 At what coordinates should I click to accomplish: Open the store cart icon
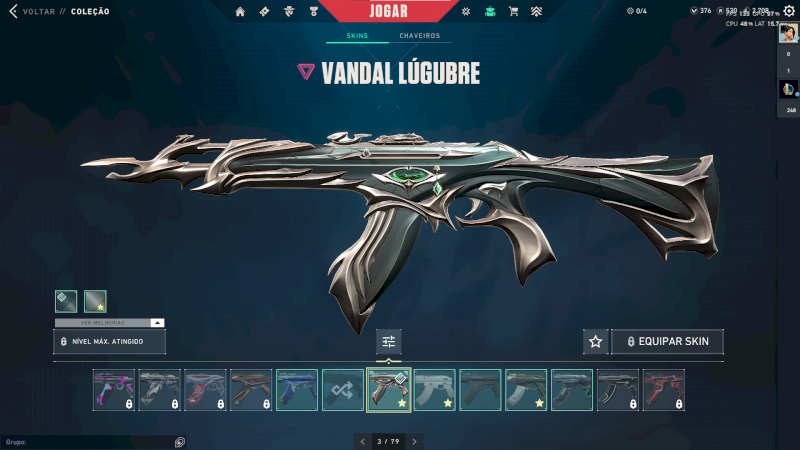(513, 12)
